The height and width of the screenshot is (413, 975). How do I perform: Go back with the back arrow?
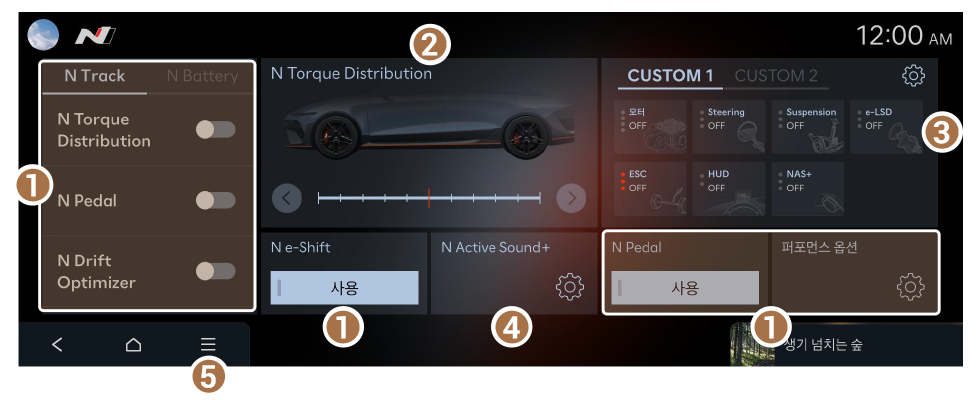pos(57,345)
